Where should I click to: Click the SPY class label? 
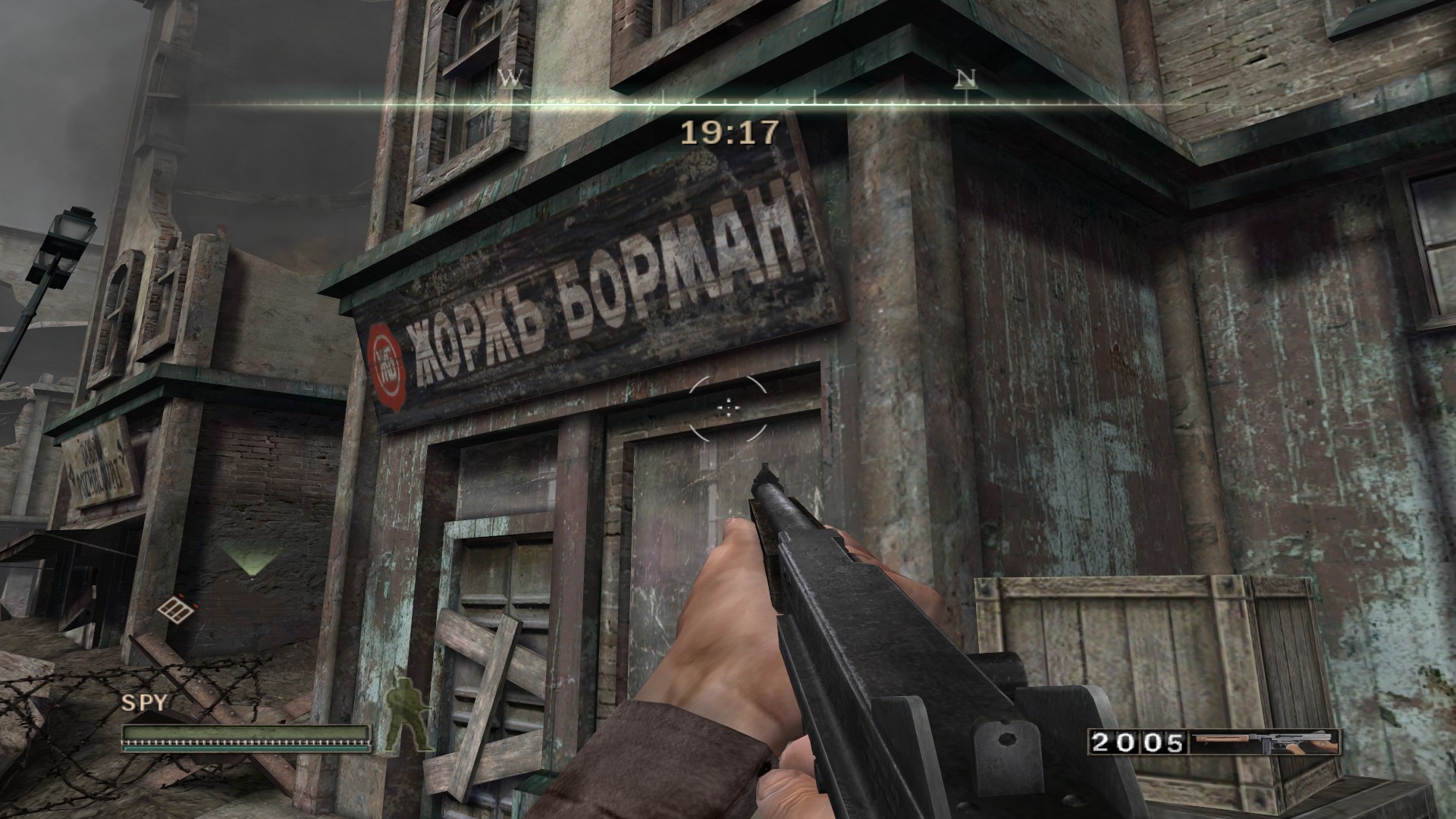144,703
